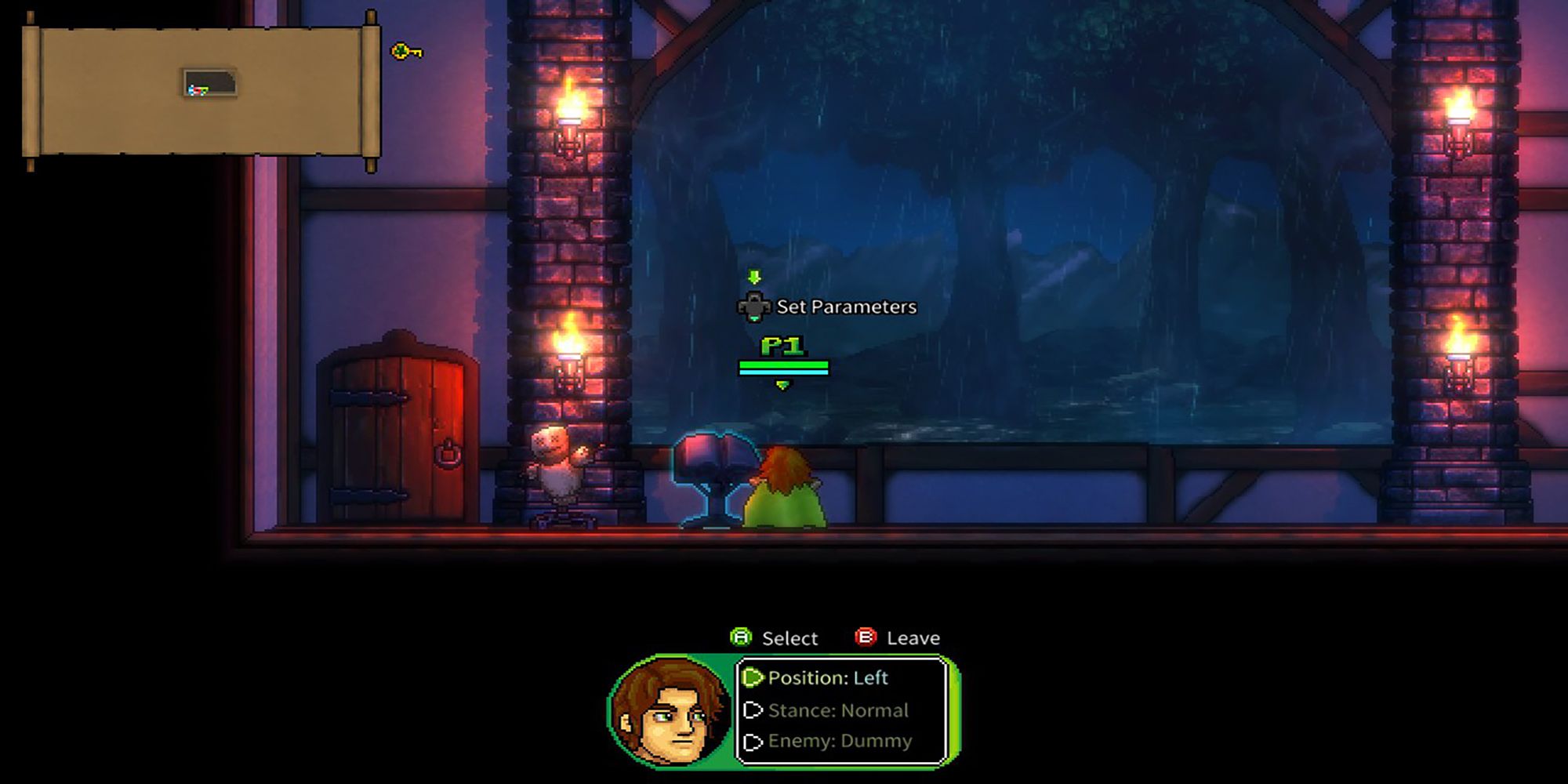The height and width of the screenshot is (784, 1568).
Task: Activate the Set Parameters prompt
Action: (843, 307)
